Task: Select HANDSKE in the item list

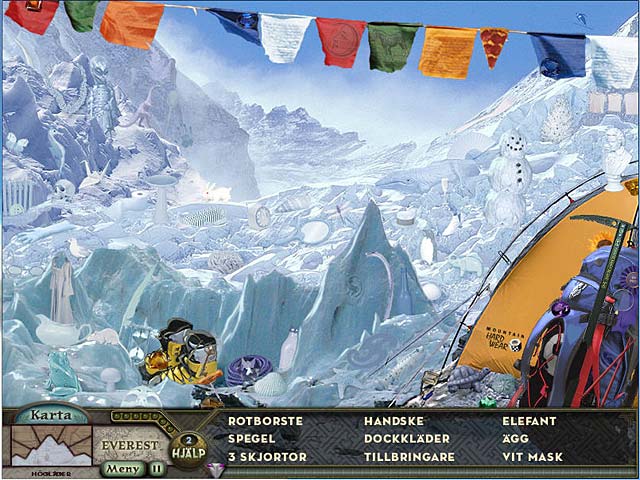Action: click(x=394, y=421)
